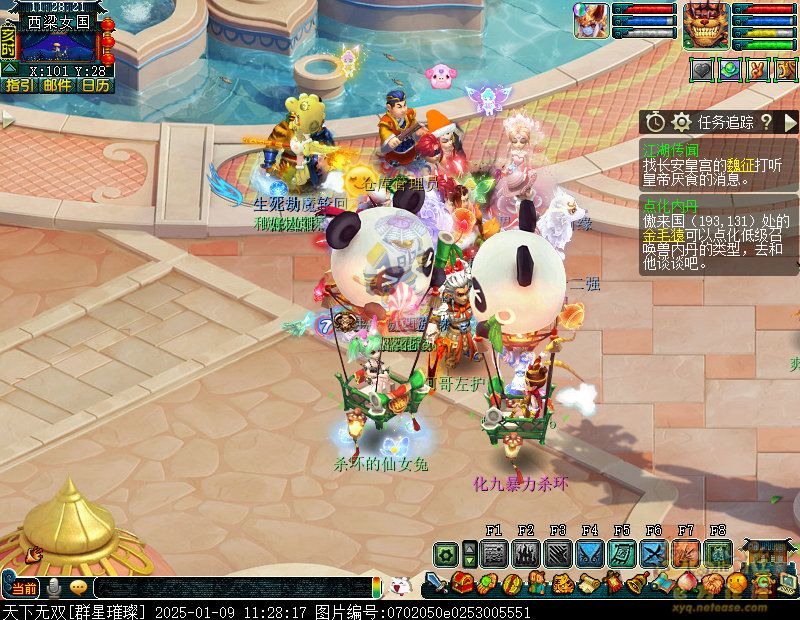Activate the F4 crossed-blades skill

(x=590, y=553)
